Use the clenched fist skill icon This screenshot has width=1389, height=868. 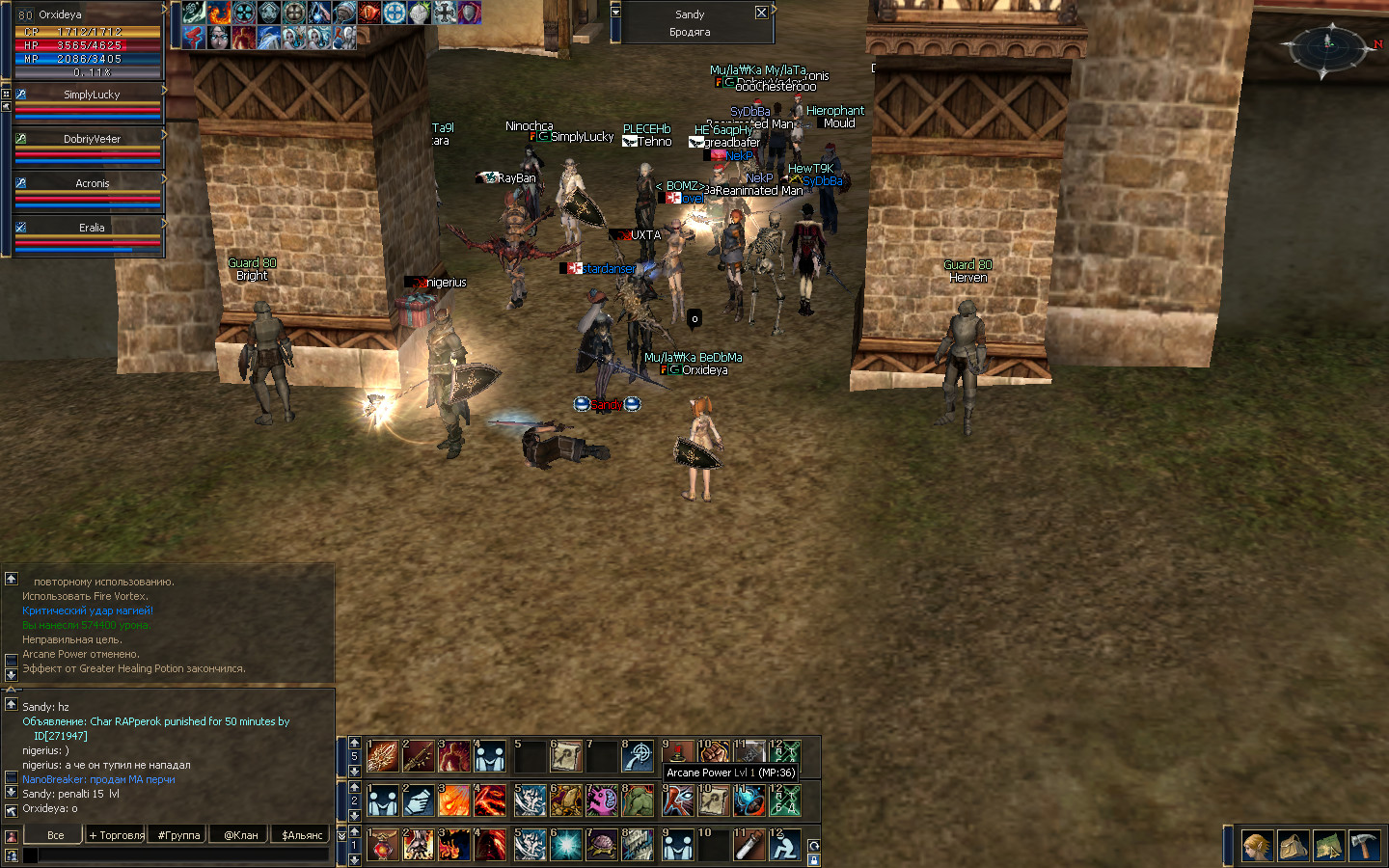714,753
